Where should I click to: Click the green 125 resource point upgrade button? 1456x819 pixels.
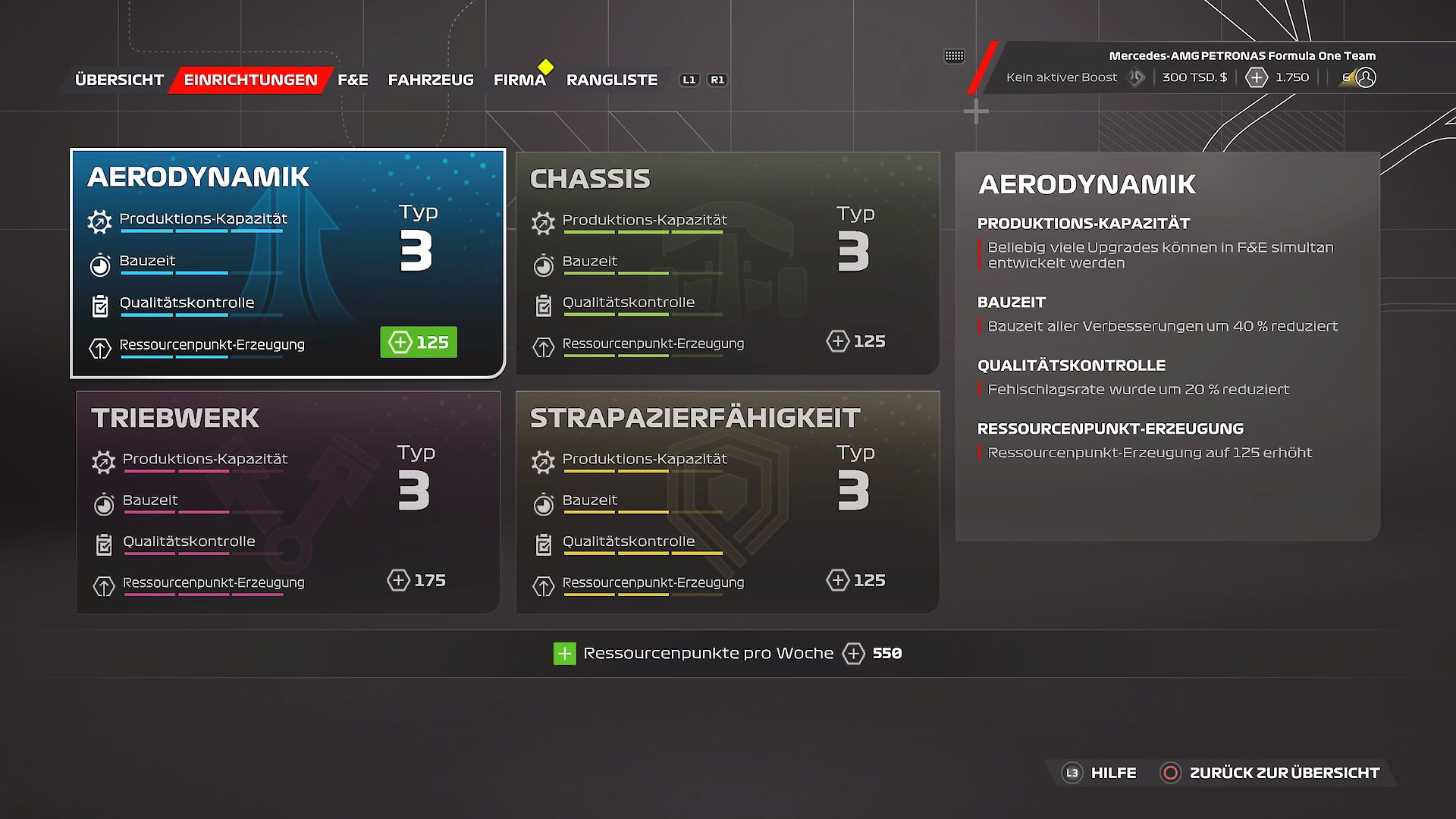[x=419, y=342]
